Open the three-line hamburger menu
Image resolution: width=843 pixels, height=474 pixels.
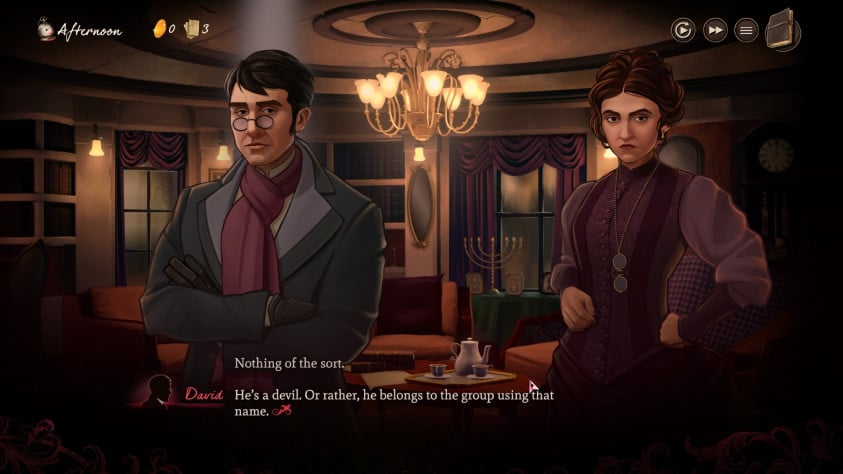746,30
